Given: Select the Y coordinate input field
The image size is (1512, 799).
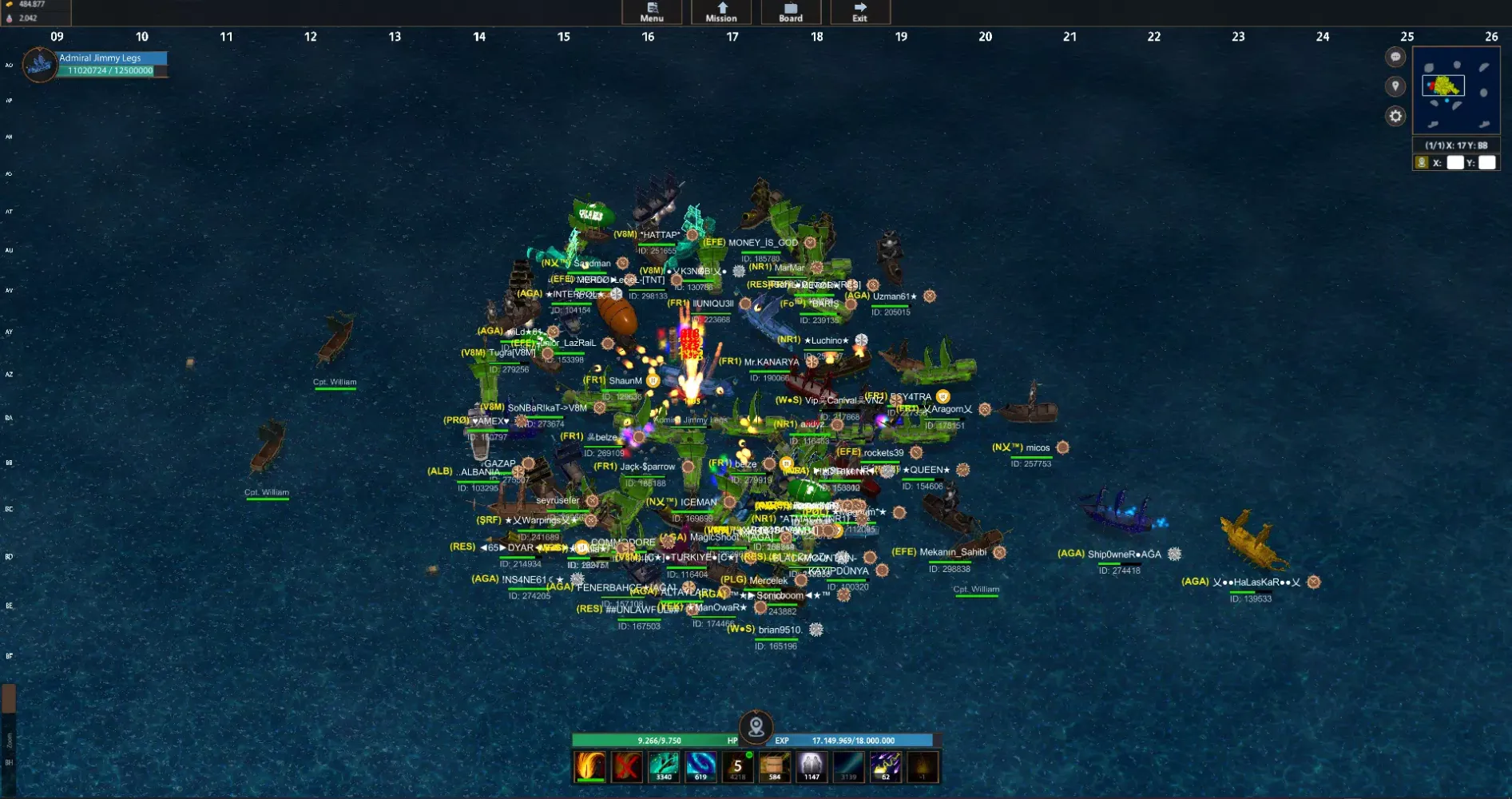Looking at the screenshot, I should (1486, 163).
